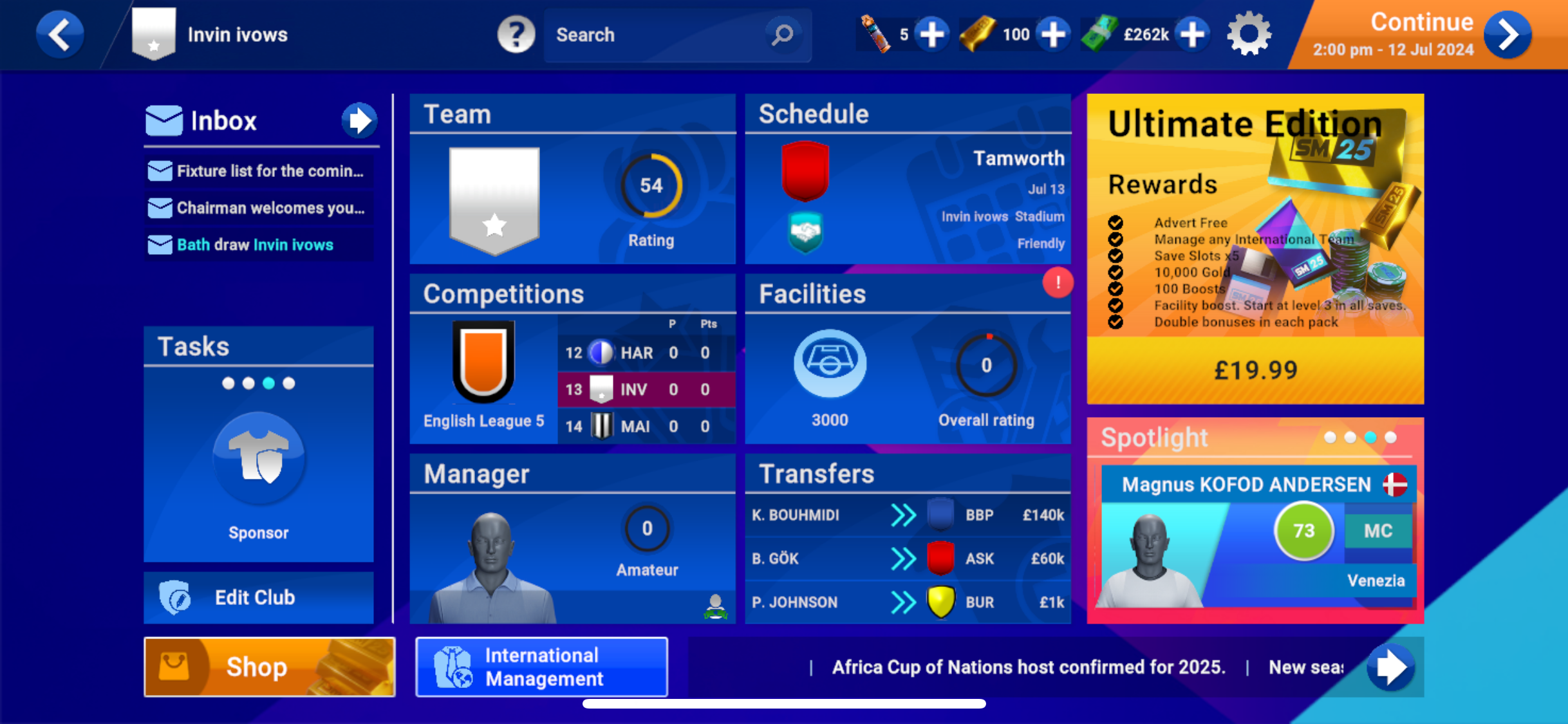
Task: Open International Management
Action: 541,667
